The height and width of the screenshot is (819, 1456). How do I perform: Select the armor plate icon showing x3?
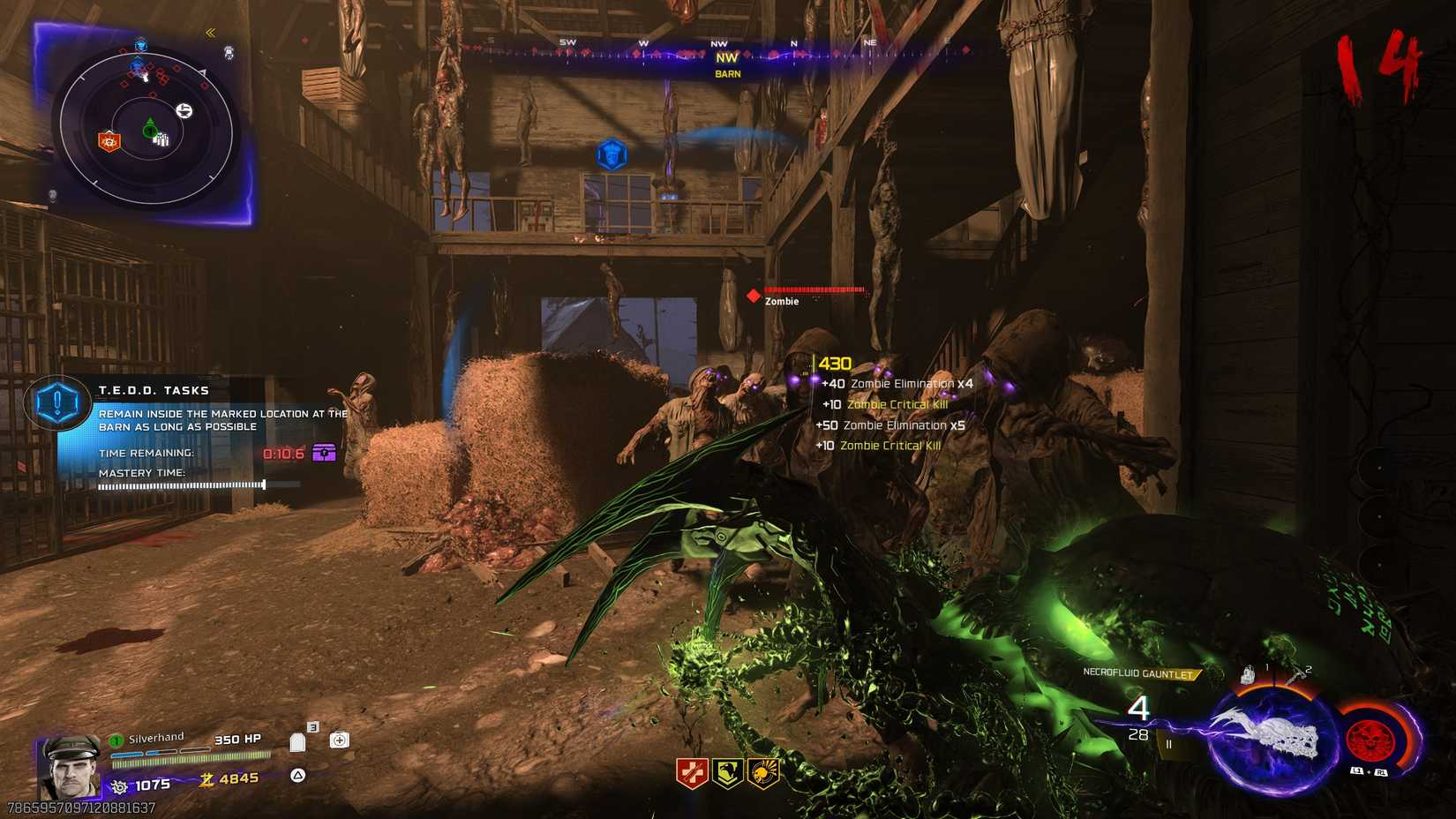tap(297, 743)
